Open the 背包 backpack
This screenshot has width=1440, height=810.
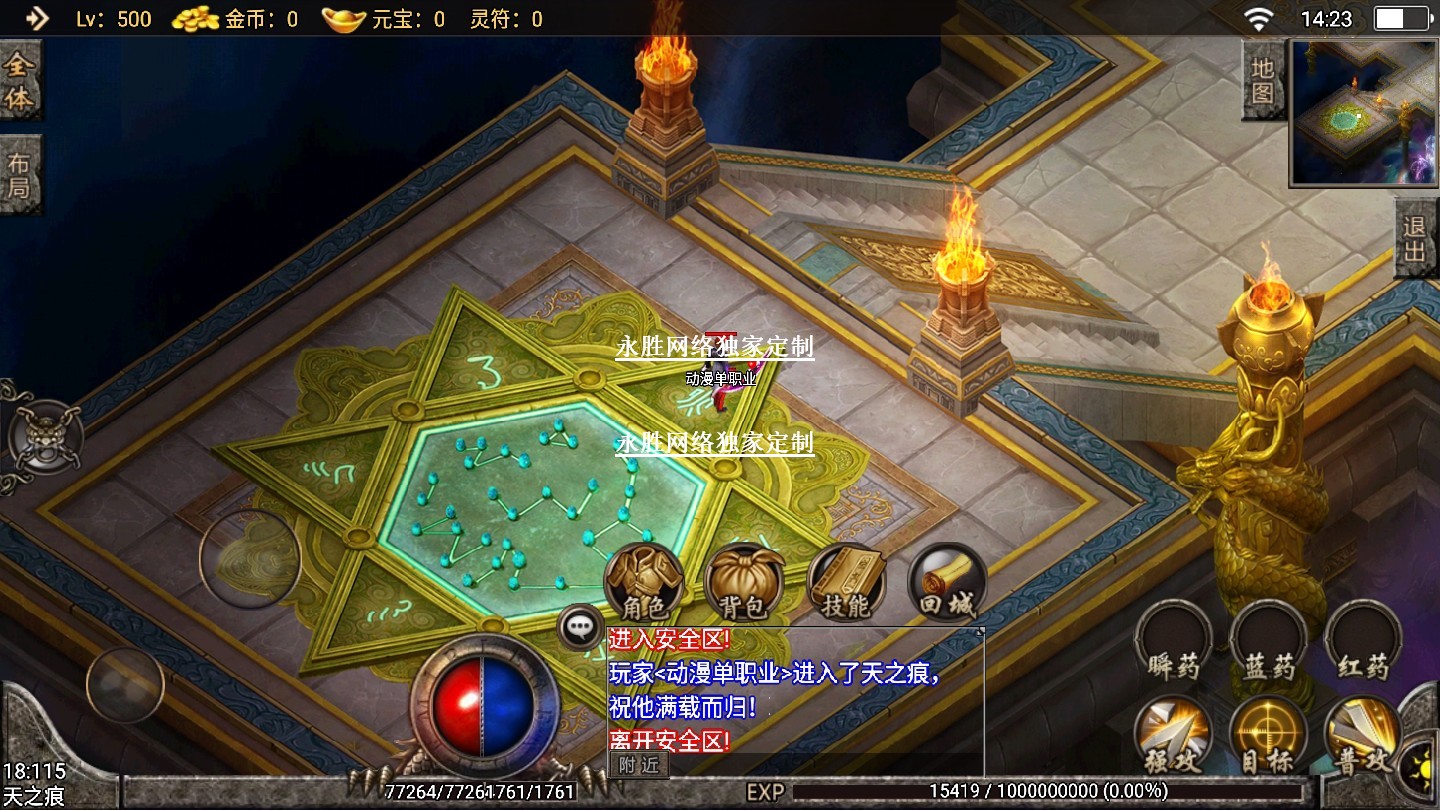point(743,582)
